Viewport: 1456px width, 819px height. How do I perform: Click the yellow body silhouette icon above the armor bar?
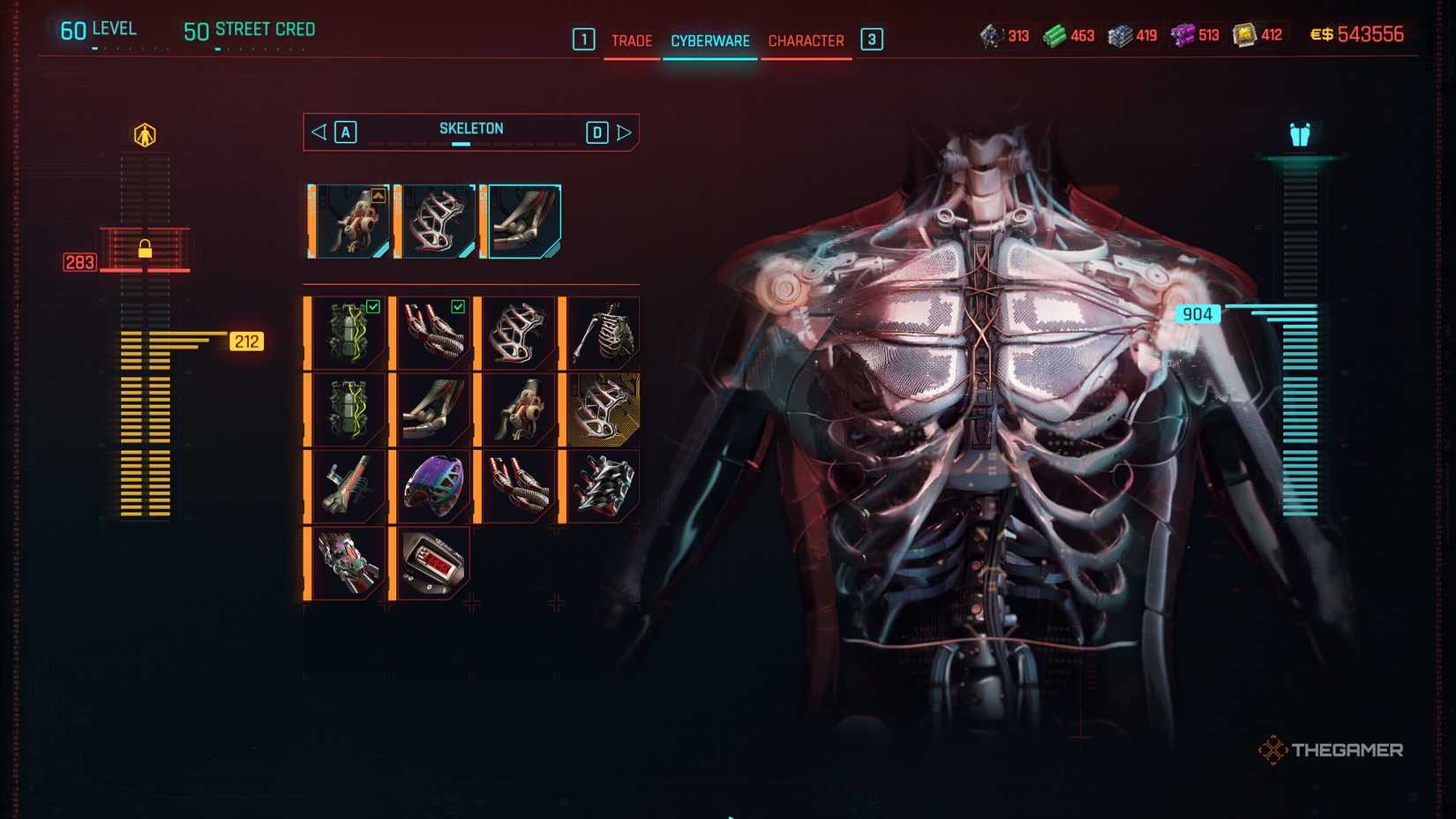coord(144,132)
